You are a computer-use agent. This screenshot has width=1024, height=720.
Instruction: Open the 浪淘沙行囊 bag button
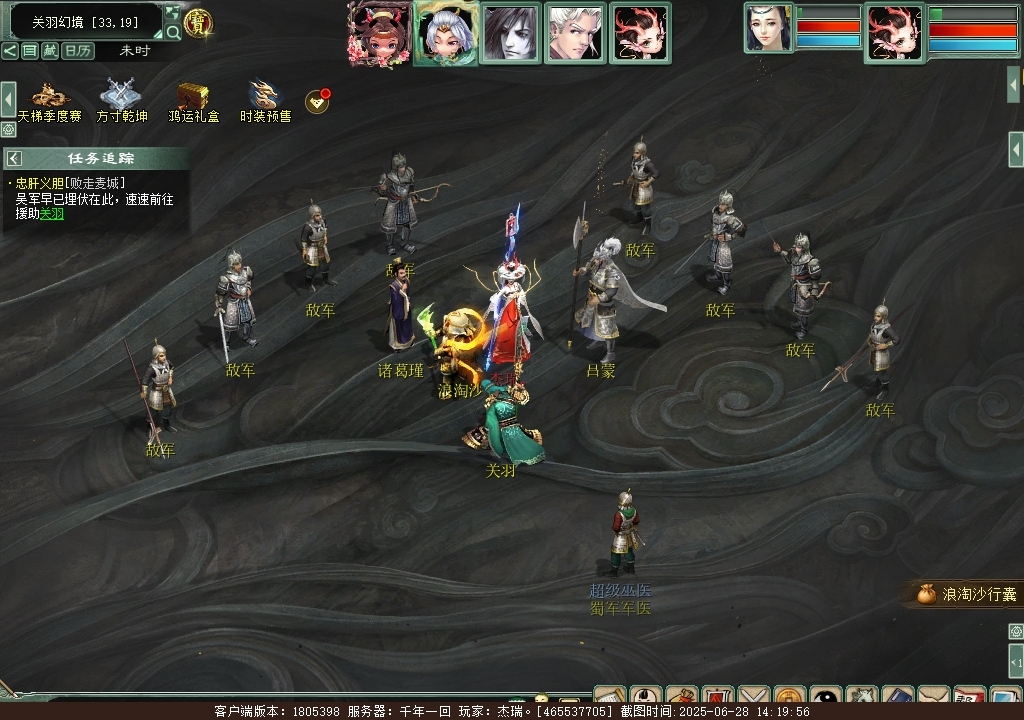point(967,594)
